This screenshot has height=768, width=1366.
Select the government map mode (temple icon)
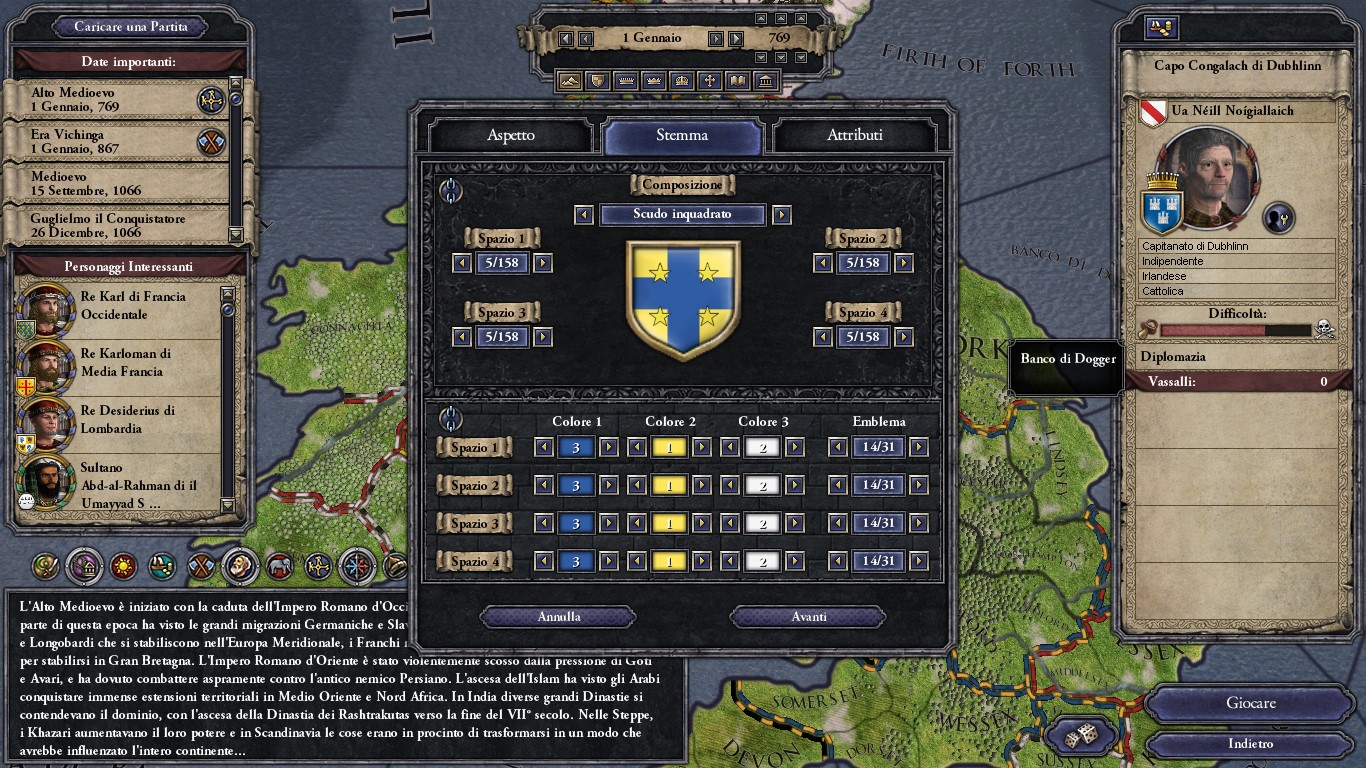(766, 81)
